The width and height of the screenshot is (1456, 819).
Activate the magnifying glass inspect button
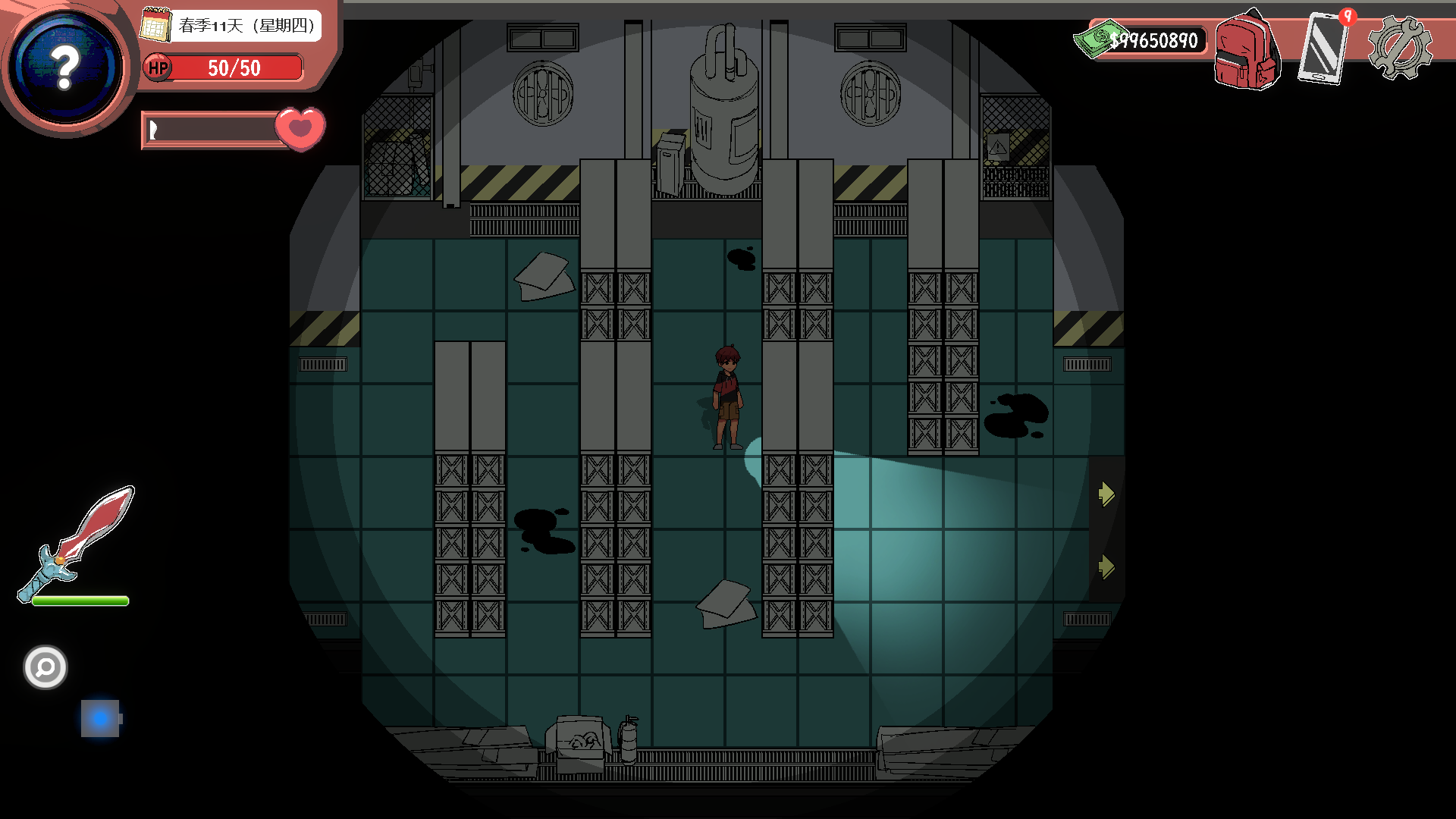45,667
